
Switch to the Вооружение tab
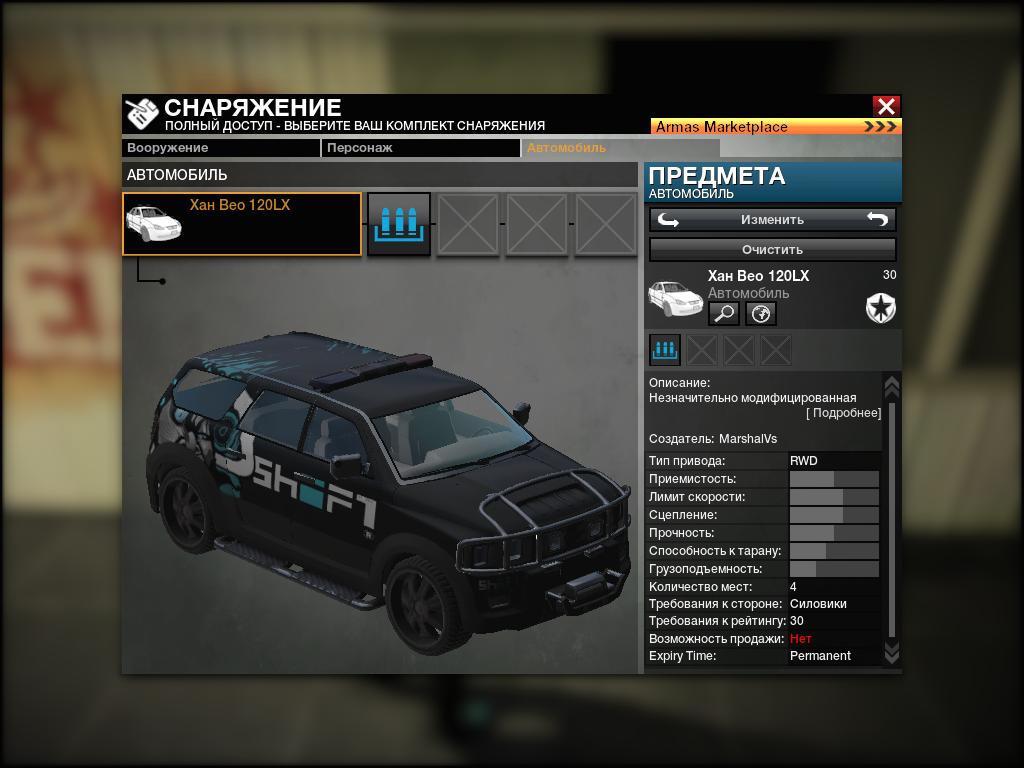point(220,148)
